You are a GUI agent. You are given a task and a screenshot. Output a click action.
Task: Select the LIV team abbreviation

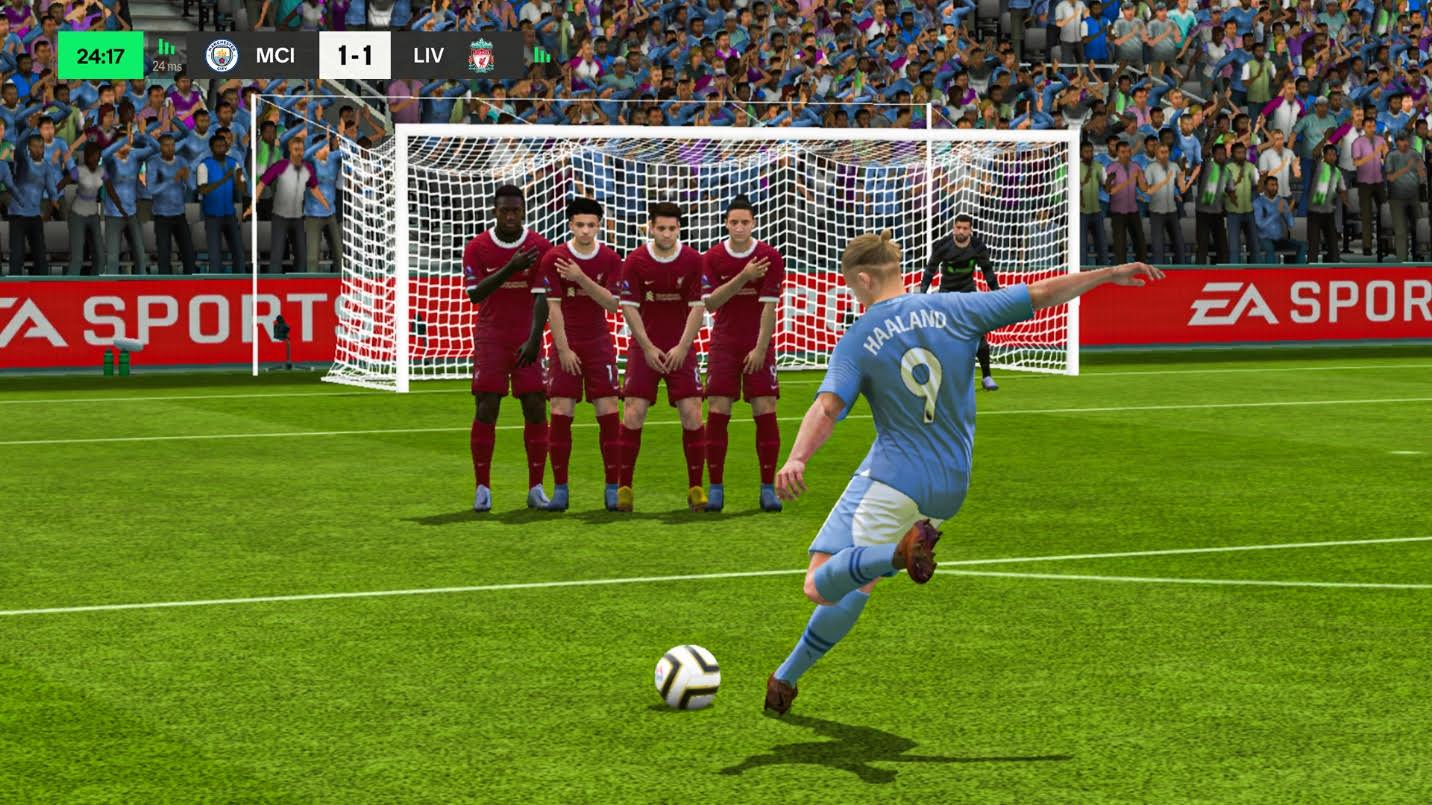tap(428, 56)
